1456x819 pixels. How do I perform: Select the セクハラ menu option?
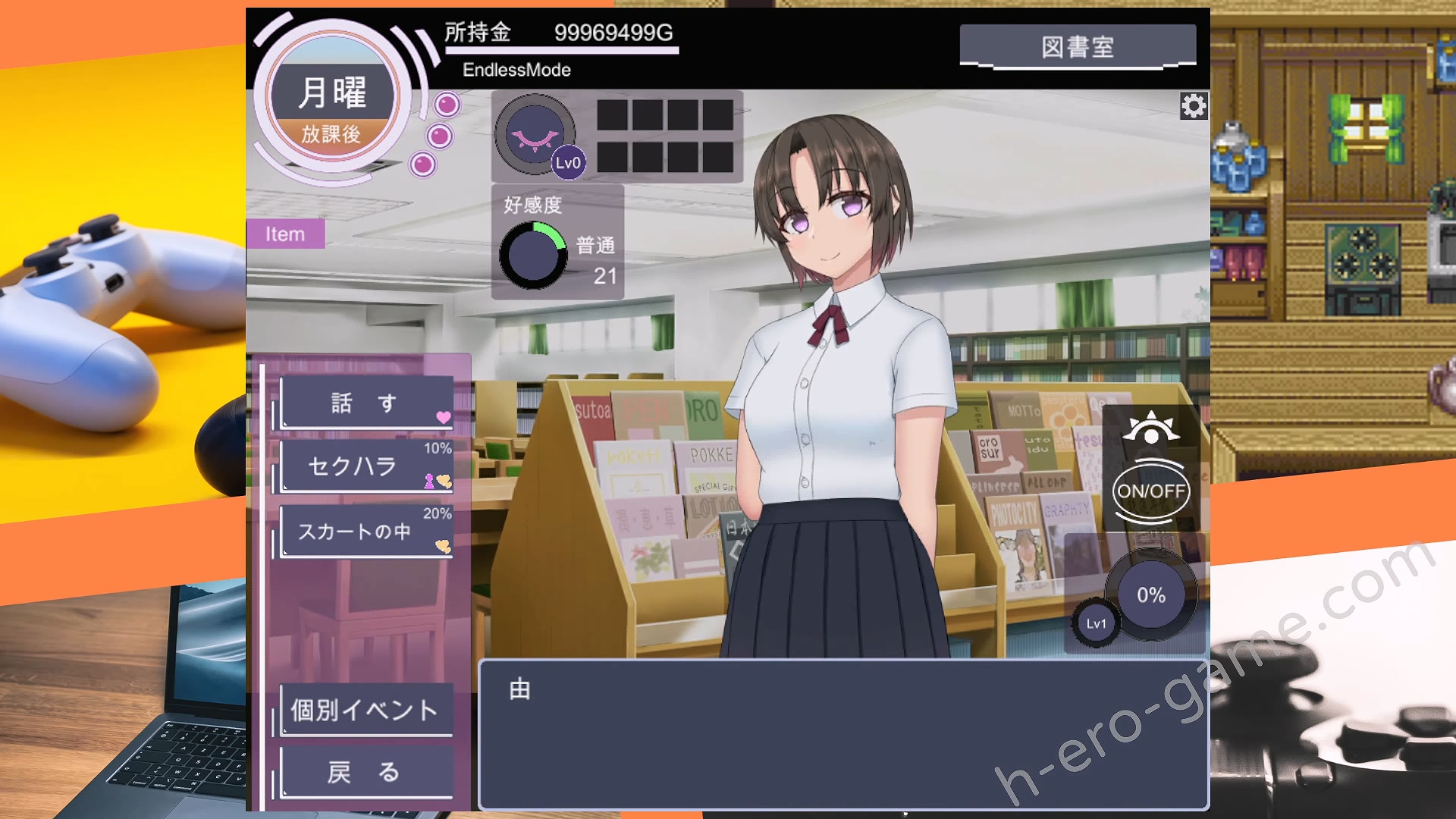[x=367, y=466]
